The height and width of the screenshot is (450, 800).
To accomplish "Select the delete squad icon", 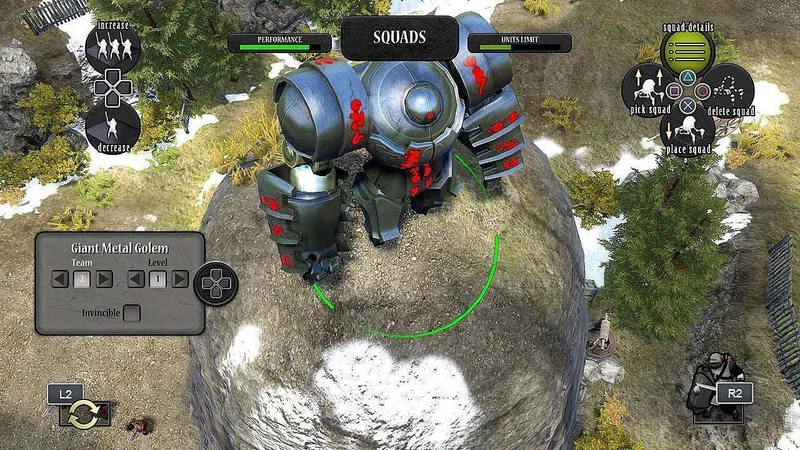I will (x=729, y=86).
